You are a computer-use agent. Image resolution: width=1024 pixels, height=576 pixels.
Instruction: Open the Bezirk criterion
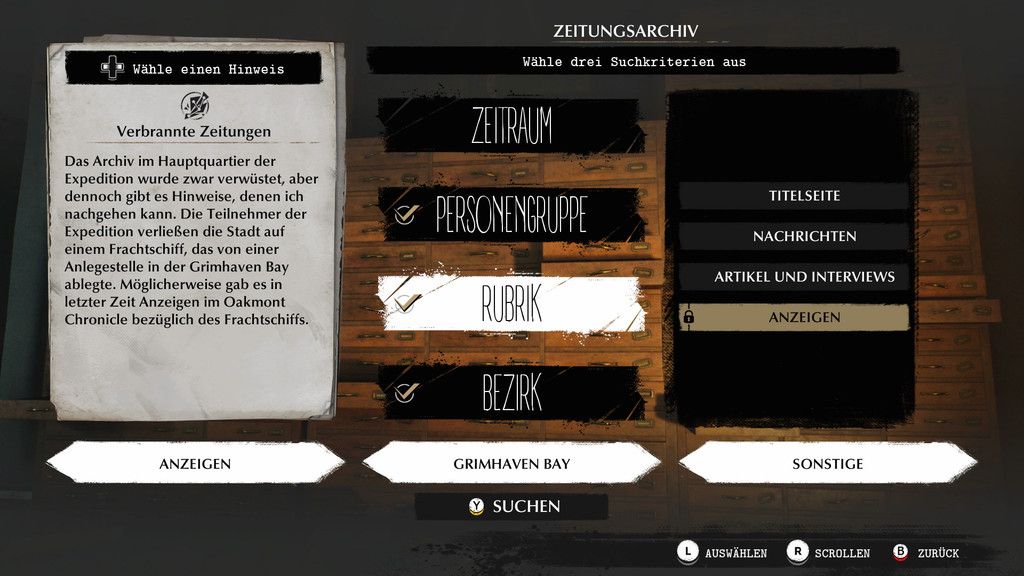pos(510,393)
